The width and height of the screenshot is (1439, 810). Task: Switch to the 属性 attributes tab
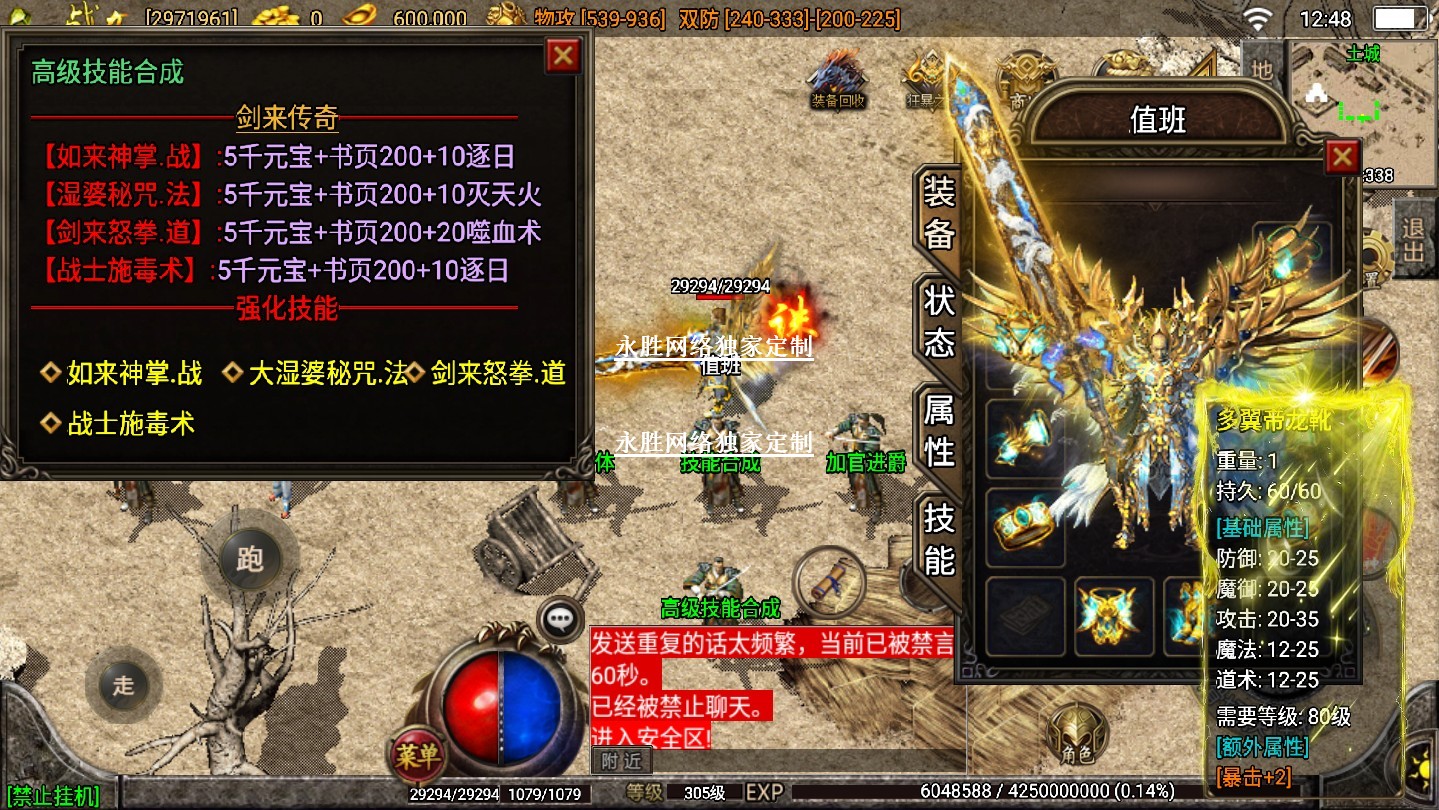(x=938, y=431)
